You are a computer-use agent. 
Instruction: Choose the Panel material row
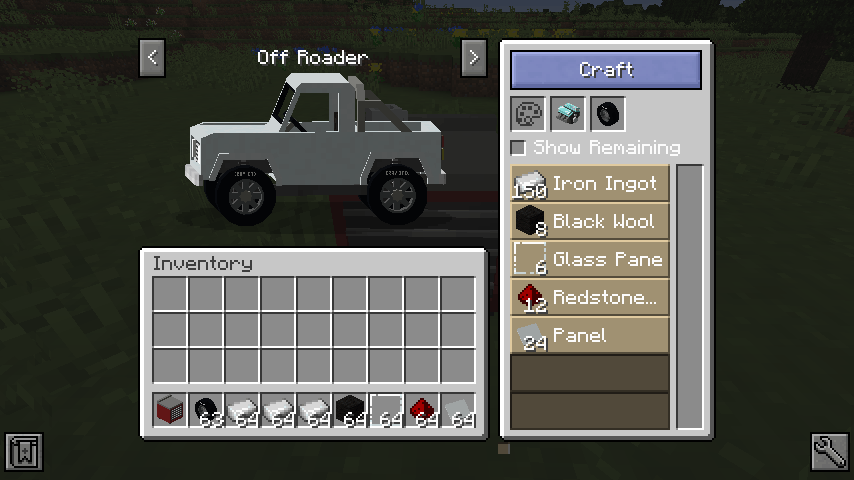(589, 336)
